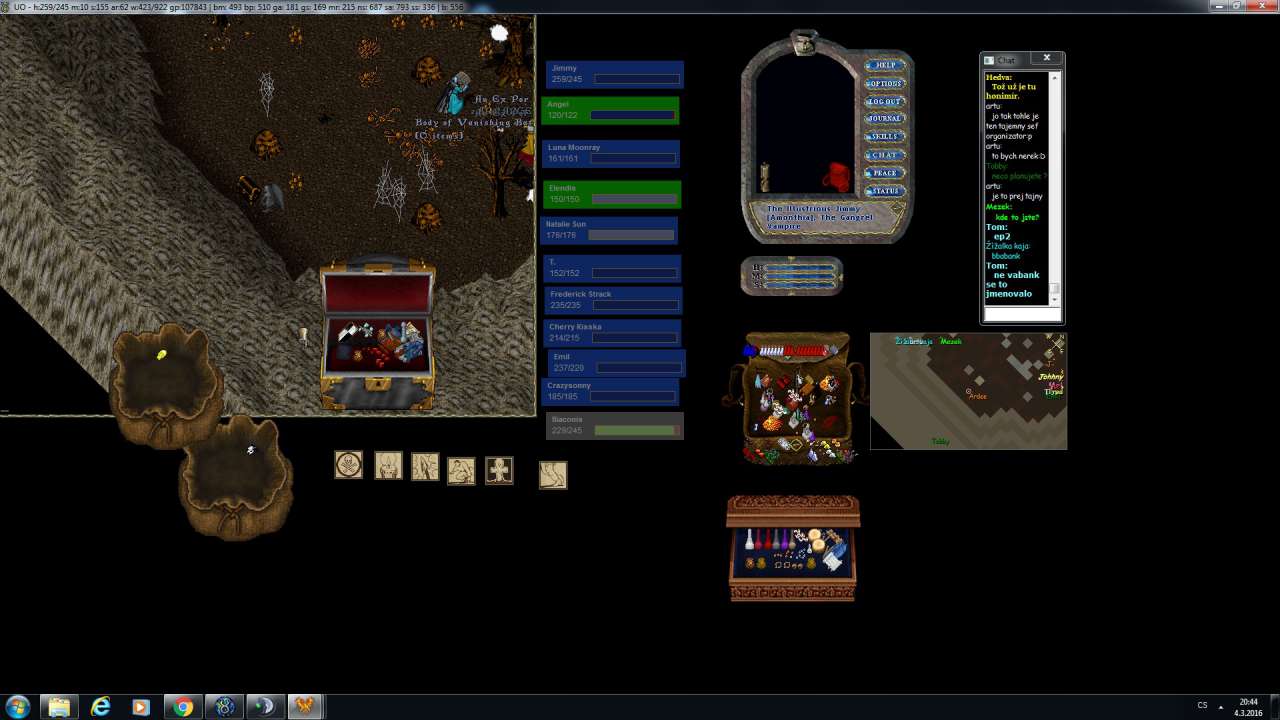1280x720 pixels.
Task: Select the radar minimap
Action: pyautogui.click(x=968, y=391)
